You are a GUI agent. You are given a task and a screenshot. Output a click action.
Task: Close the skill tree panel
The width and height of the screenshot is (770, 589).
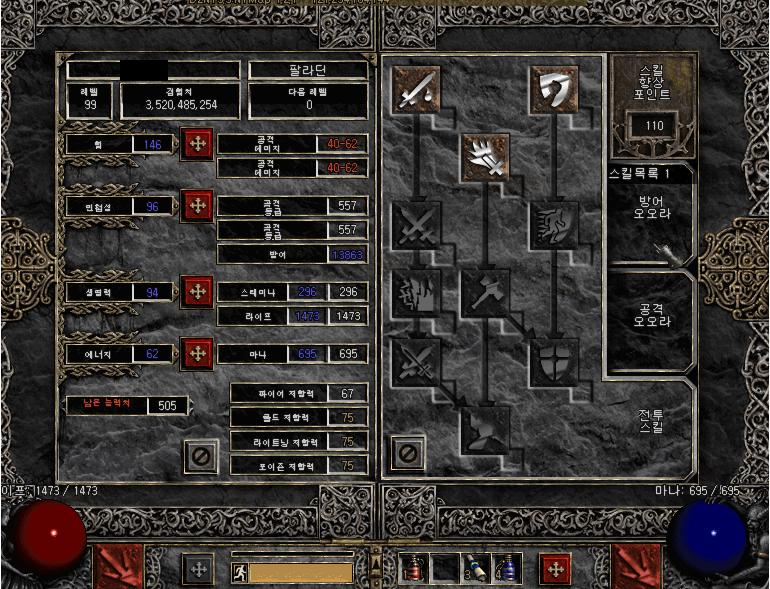406,453
